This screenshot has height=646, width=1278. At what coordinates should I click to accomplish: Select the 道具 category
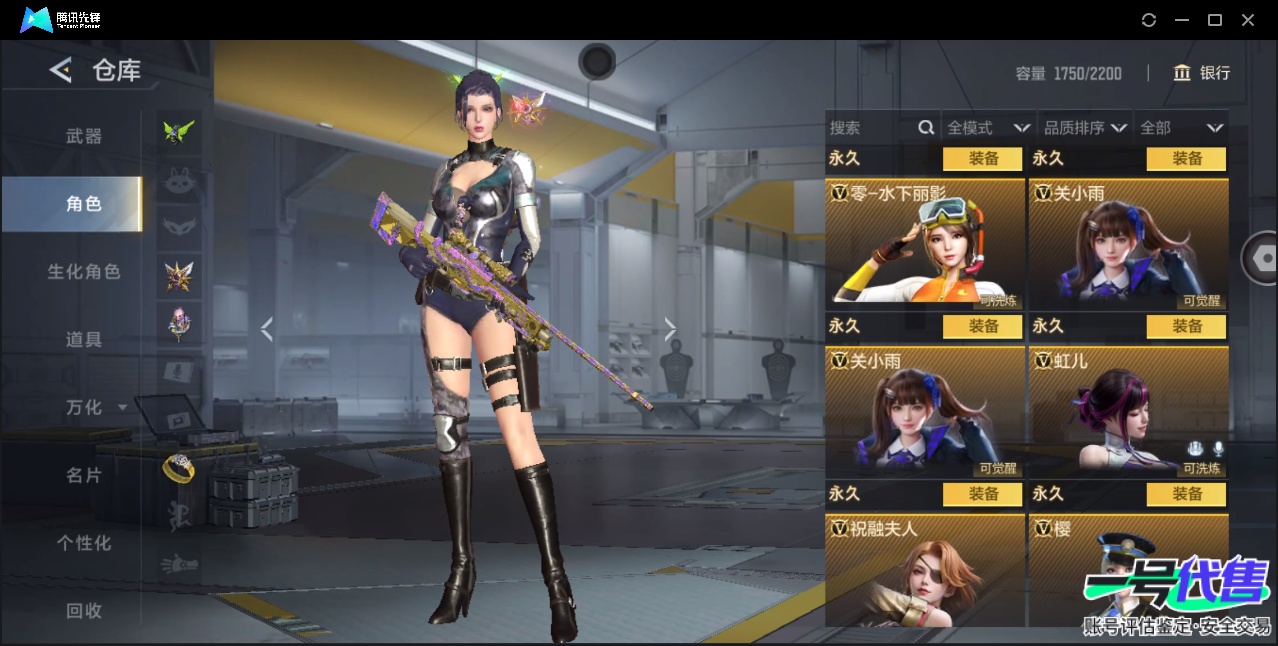click(x=84, y=340)
